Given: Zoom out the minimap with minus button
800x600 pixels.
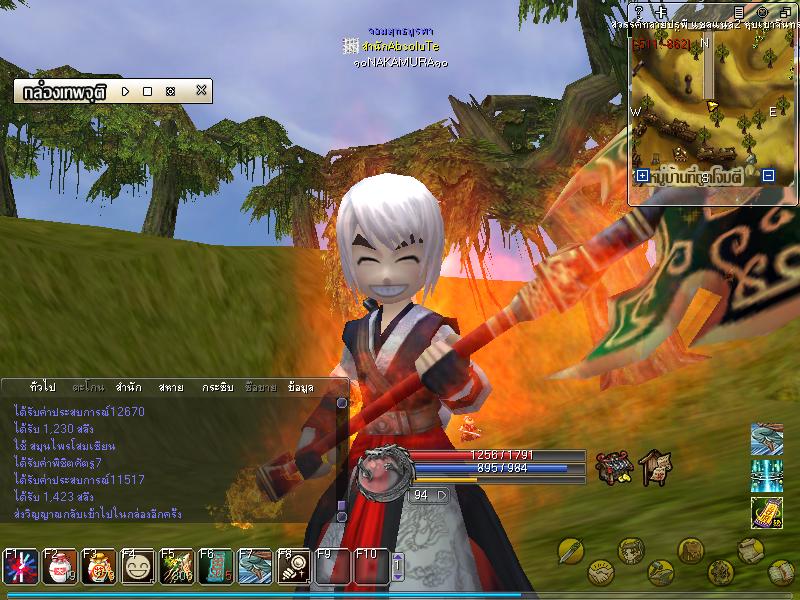Looking at the screenshot, I should pos(768,176).
